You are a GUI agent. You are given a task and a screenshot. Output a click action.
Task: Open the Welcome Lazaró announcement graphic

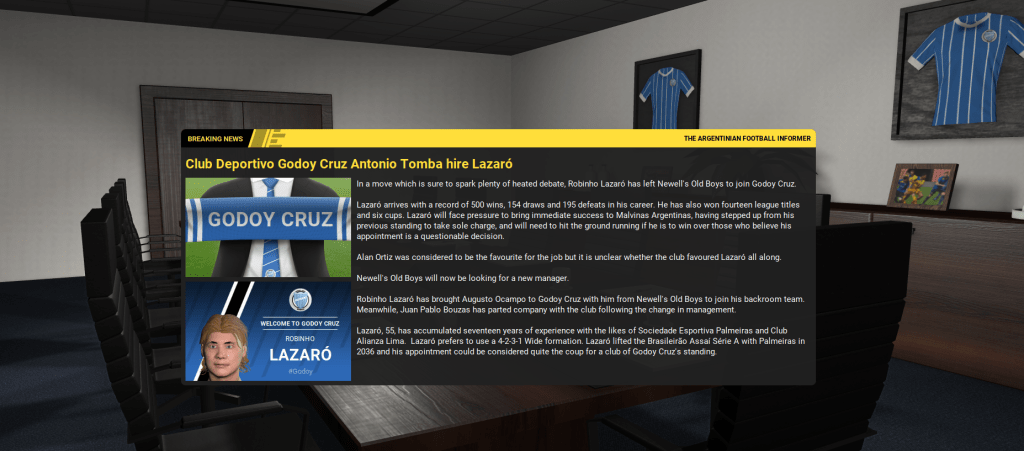click(x=268, y=331)
